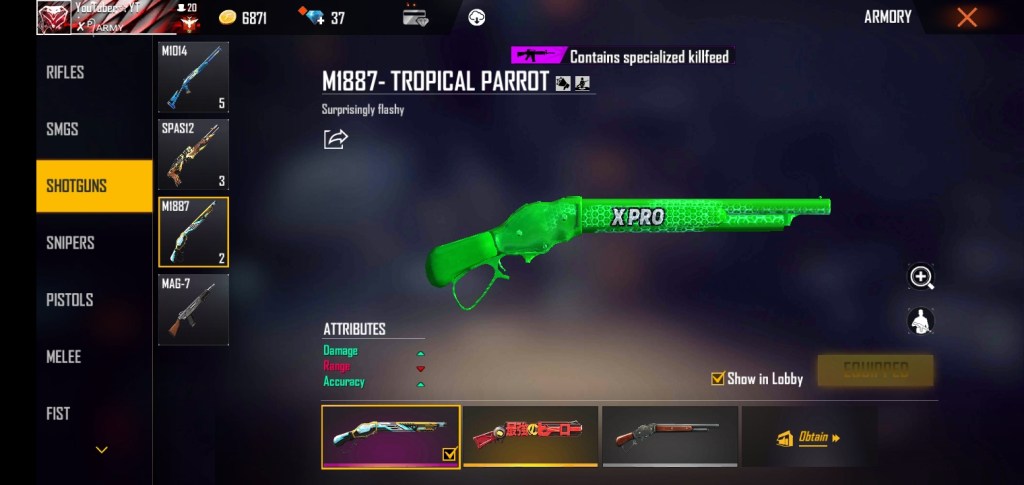Screen dimensions: 1024x485
Task: Toggle the Show in Lobby checkbox
Action: [717, 378]
